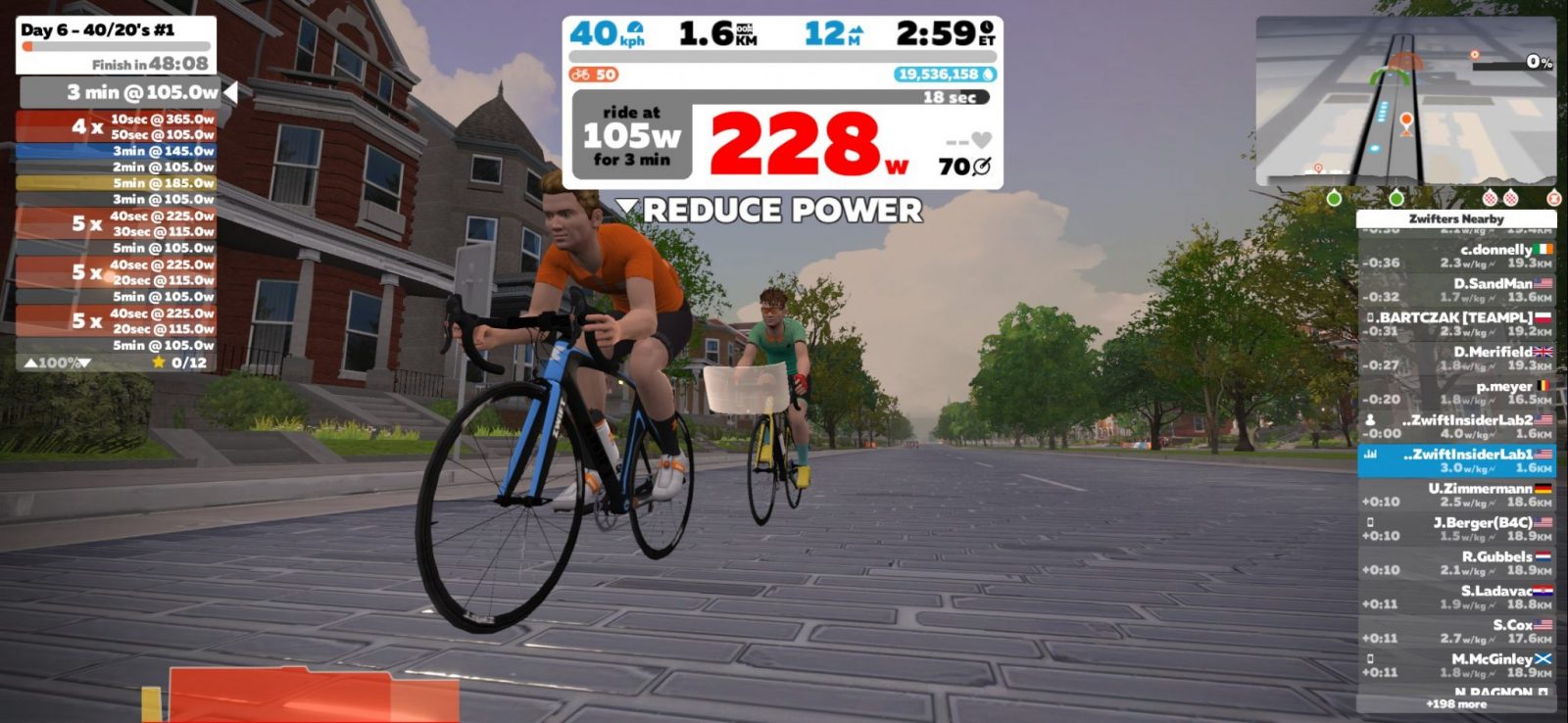
Task: Click the speedometer icon next to 40 kph
Action: click(x=635, y=27)
